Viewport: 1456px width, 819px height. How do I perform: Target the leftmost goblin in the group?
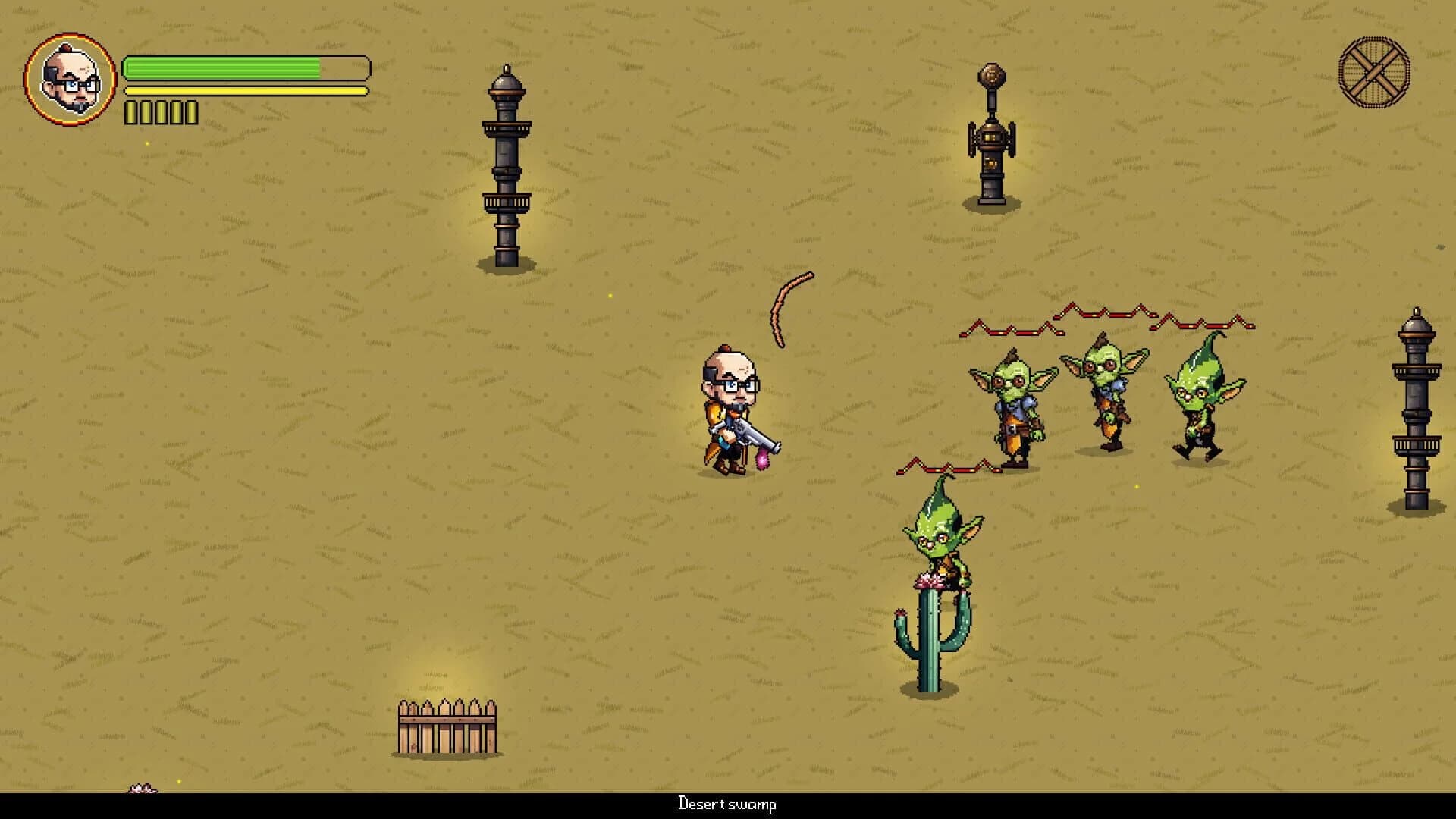pyautogui.click(x=1015, y=406)
